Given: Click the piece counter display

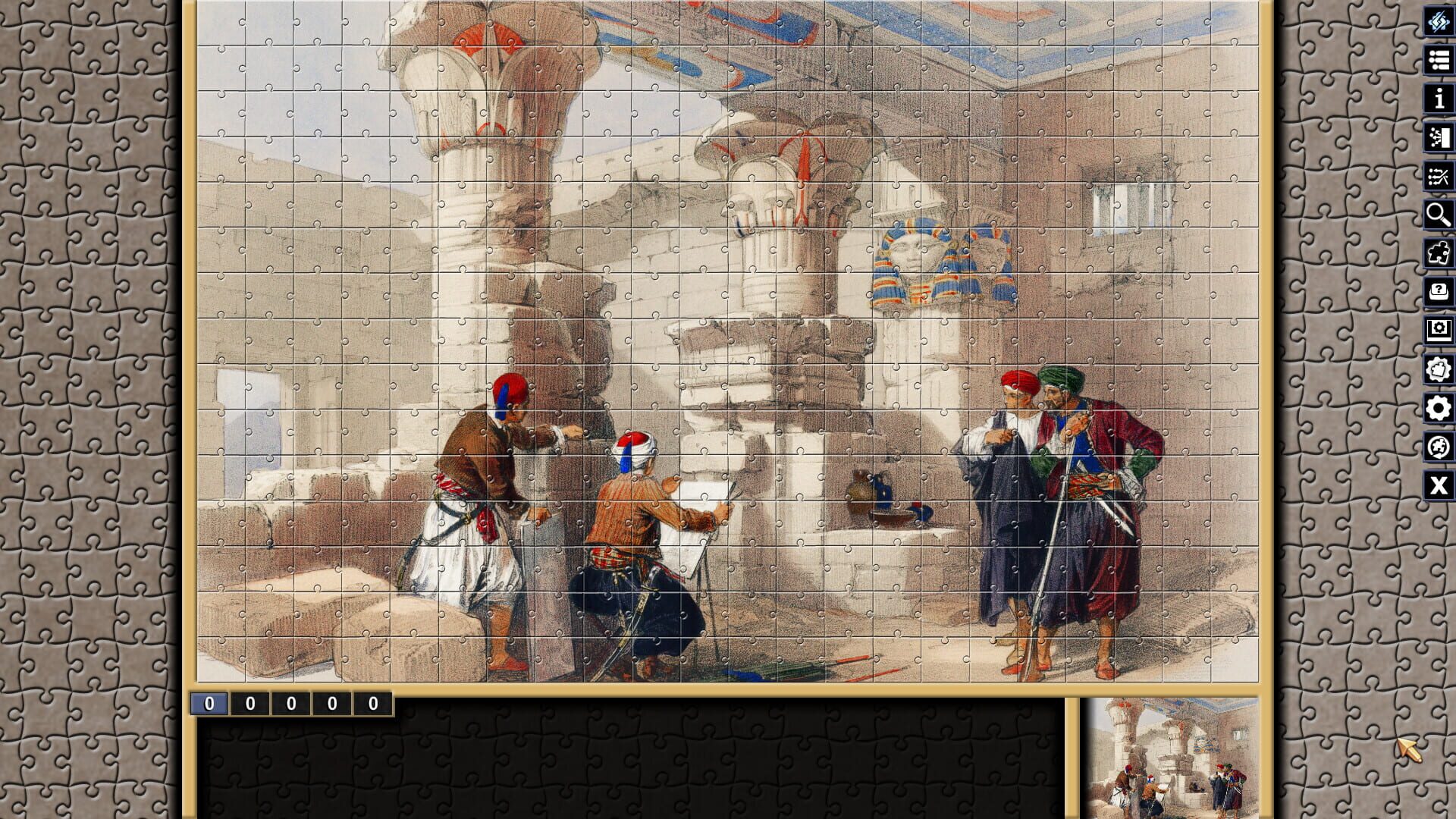Looking at the screenshot, I should (292, 704).
